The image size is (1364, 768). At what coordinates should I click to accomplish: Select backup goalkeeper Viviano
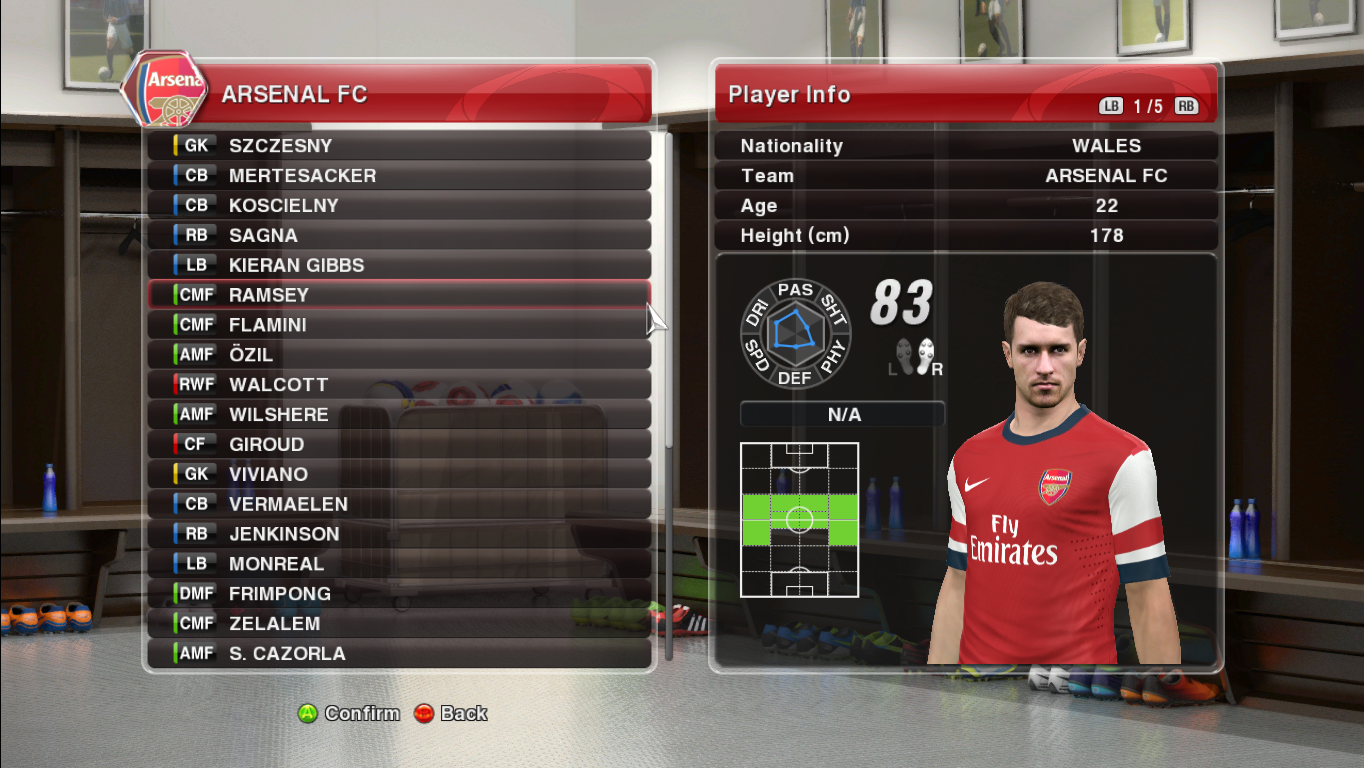400,474
